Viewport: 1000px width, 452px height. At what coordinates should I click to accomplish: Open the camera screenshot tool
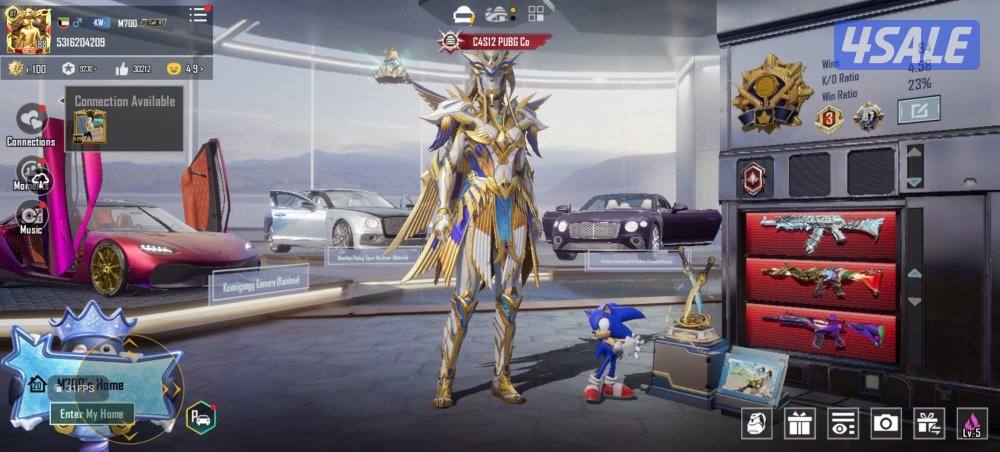886,423
